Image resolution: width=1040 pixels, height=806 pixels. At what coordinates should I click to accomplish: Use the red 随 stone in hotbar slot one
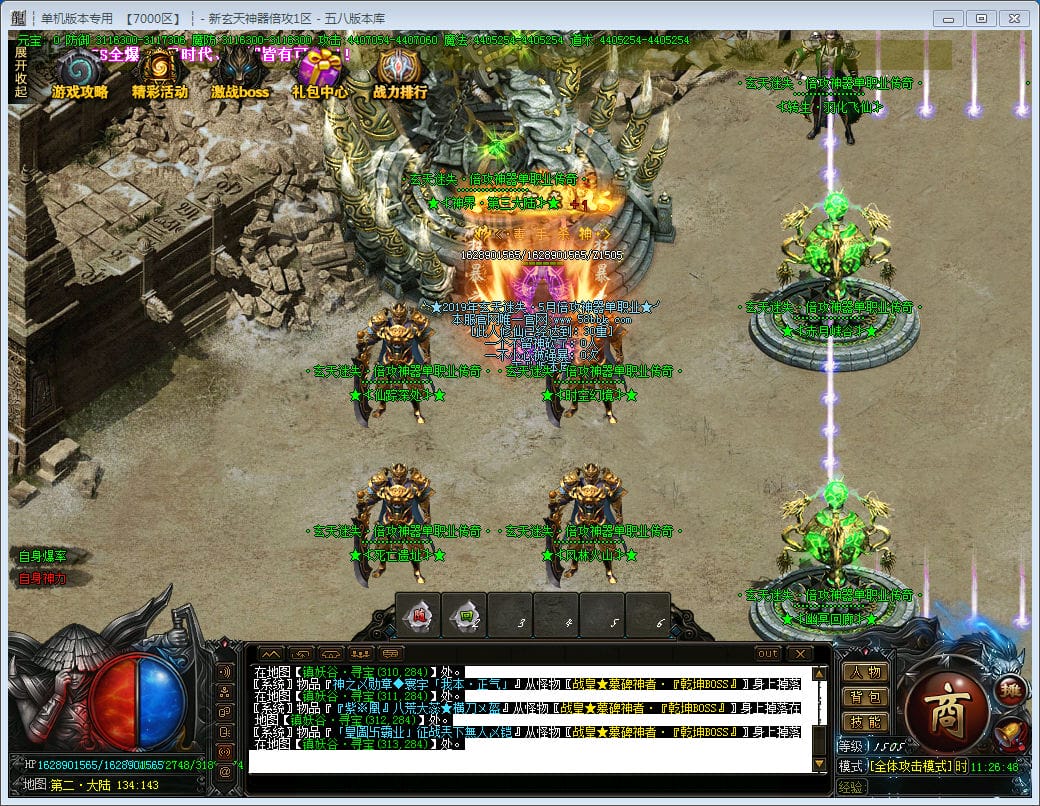tap(419, 616)
